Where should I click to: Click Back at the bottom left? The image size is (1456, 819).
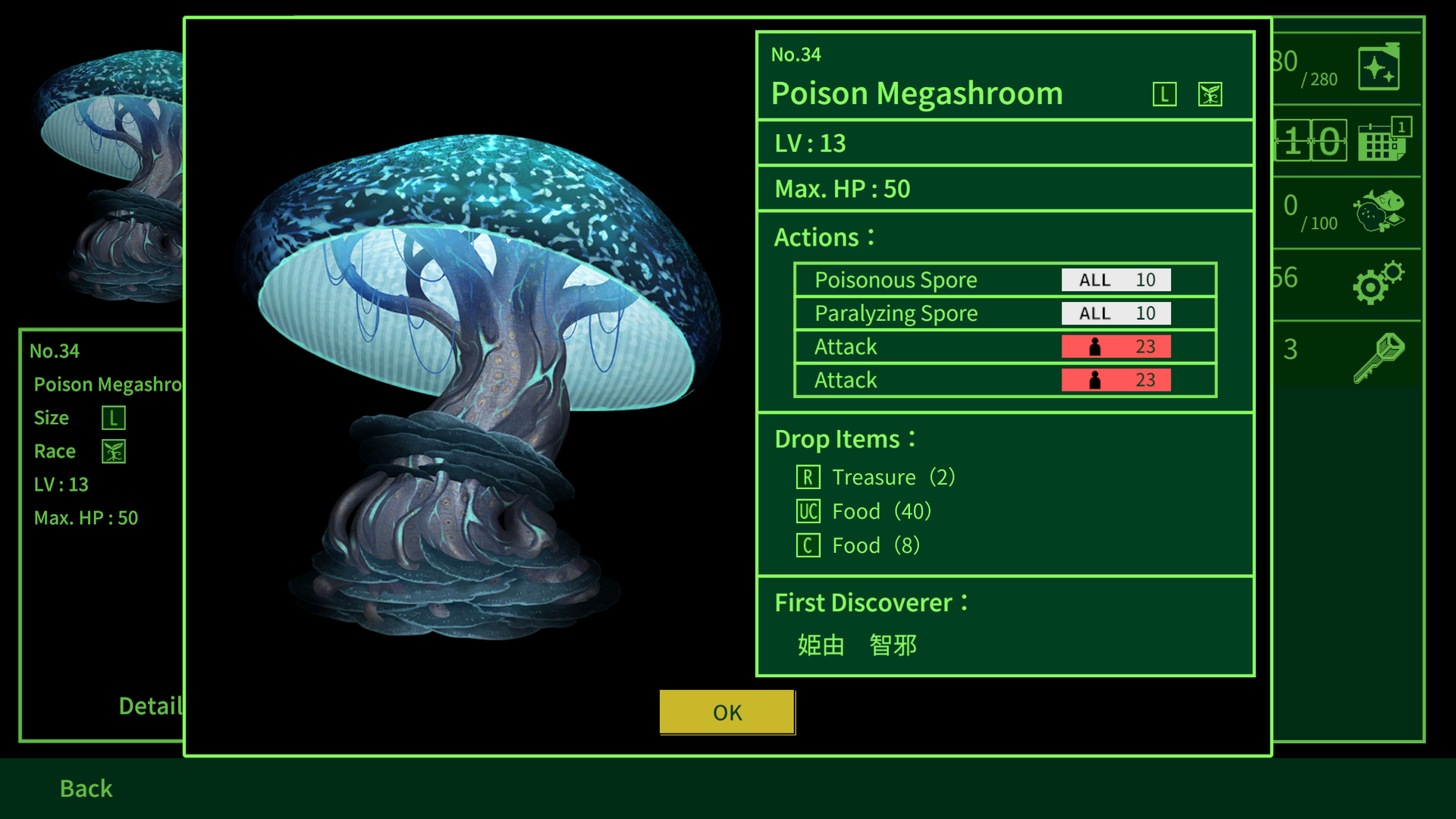click(85, 789)
